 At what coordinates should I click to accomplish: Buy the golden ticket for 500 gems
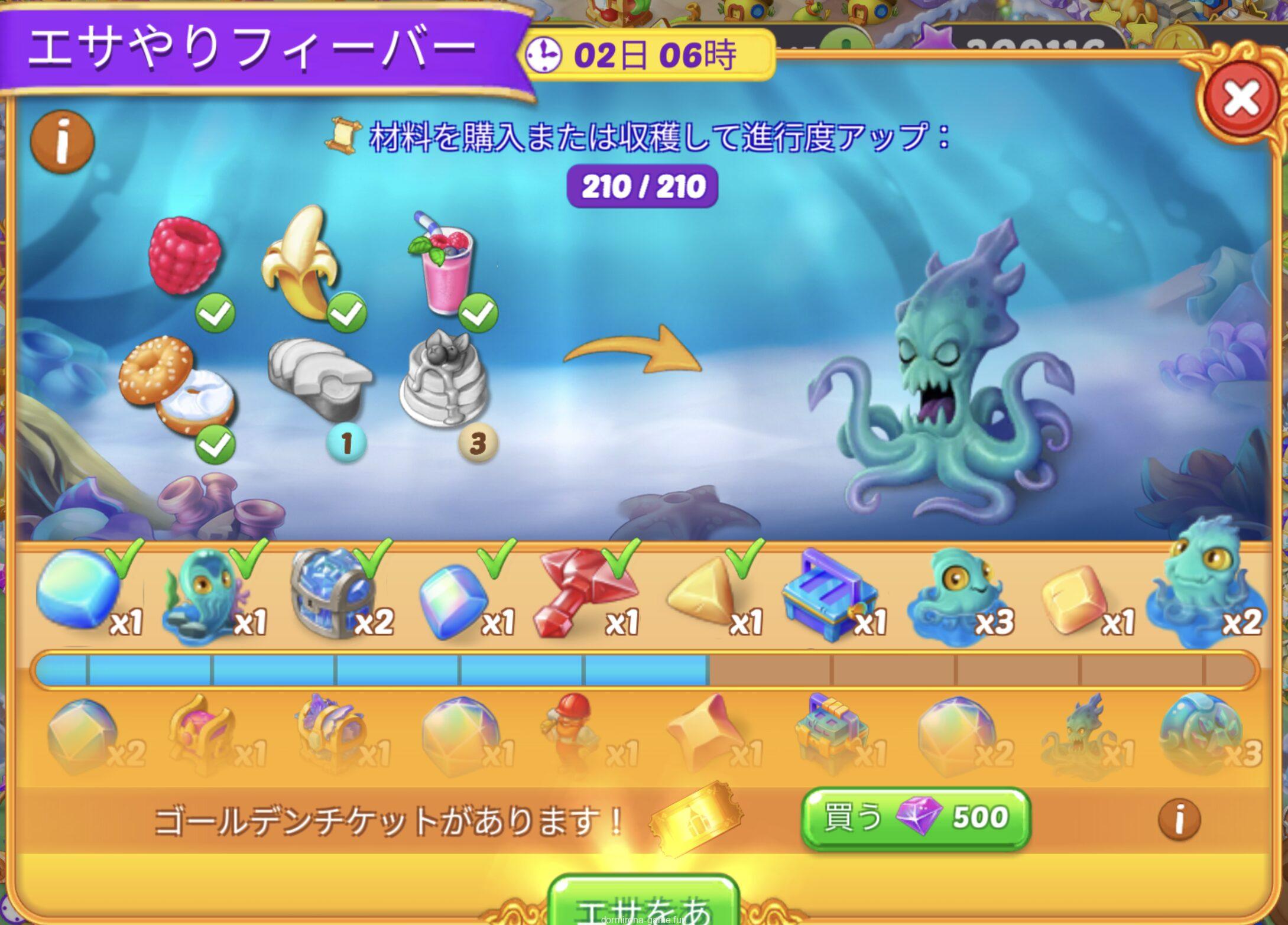tap(915, 819)
